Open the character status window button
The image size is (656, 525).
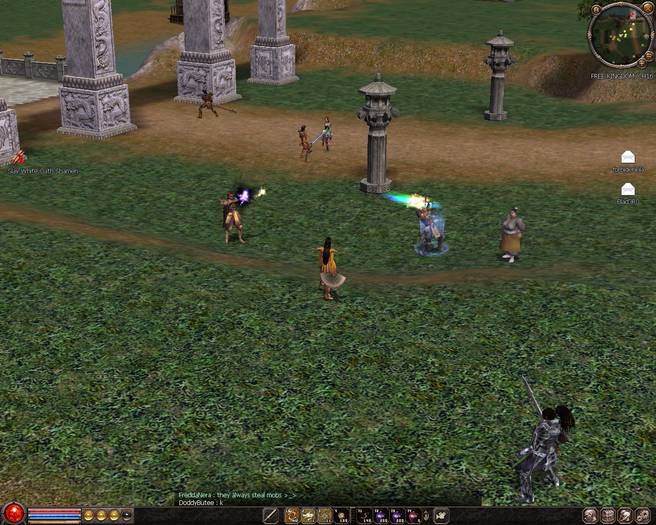[x=591, y=516]
